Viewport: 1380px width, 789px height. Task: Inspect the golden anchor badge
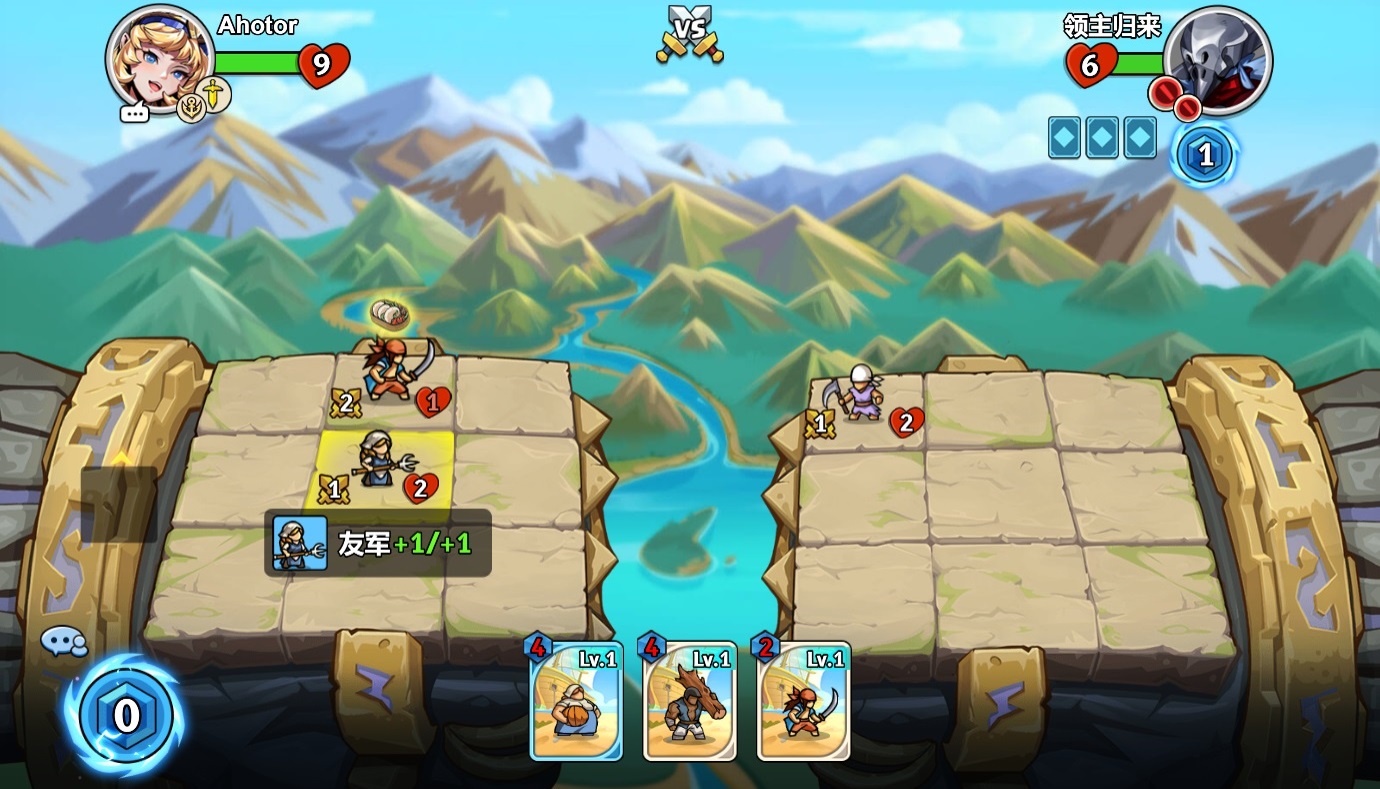[x=191, y=107]
